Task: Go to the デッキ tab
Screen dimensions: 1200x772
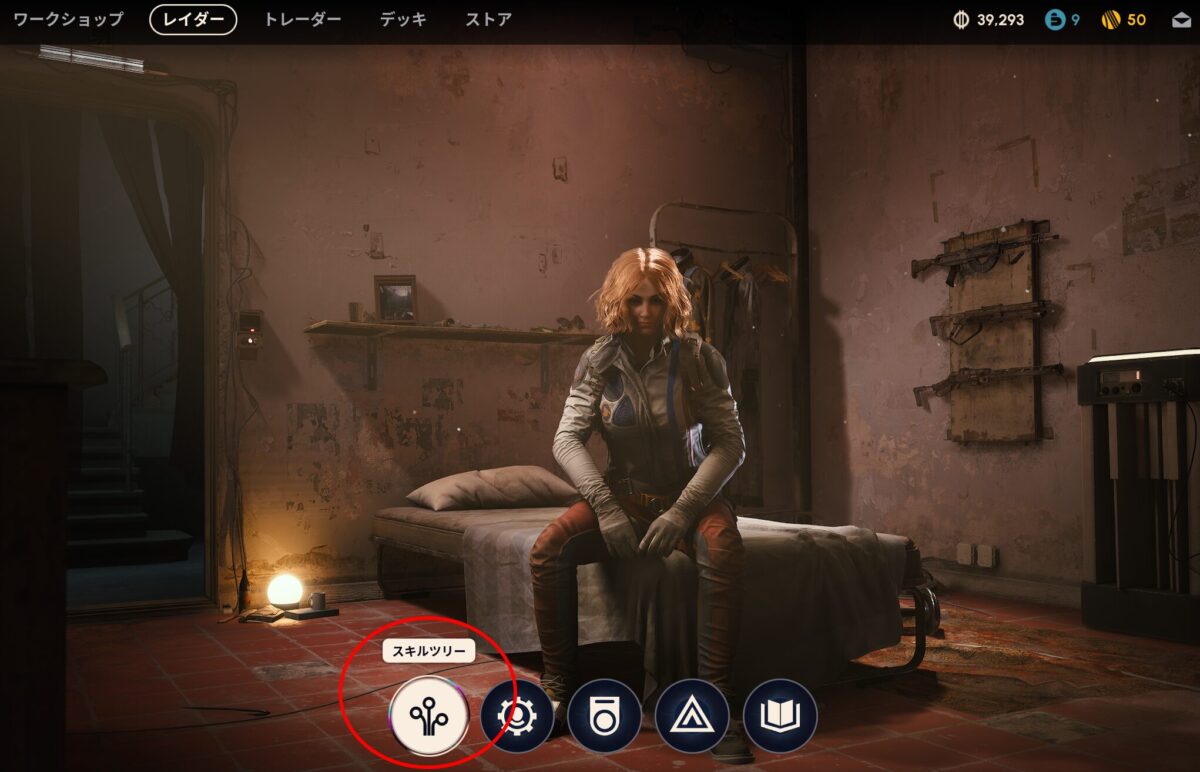Action: [x=403, y=20]
